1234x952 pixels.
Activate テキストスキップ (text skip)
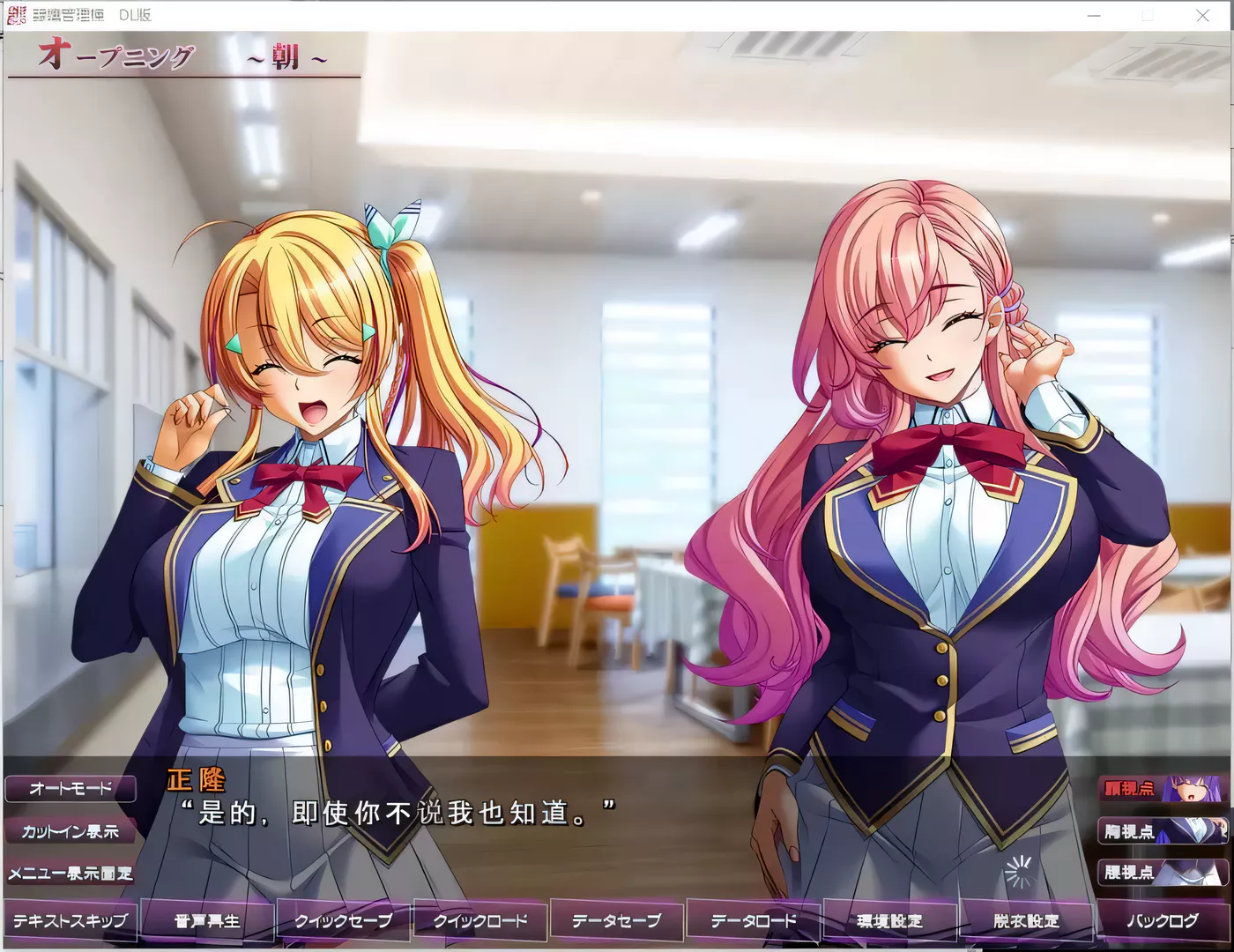69,919
